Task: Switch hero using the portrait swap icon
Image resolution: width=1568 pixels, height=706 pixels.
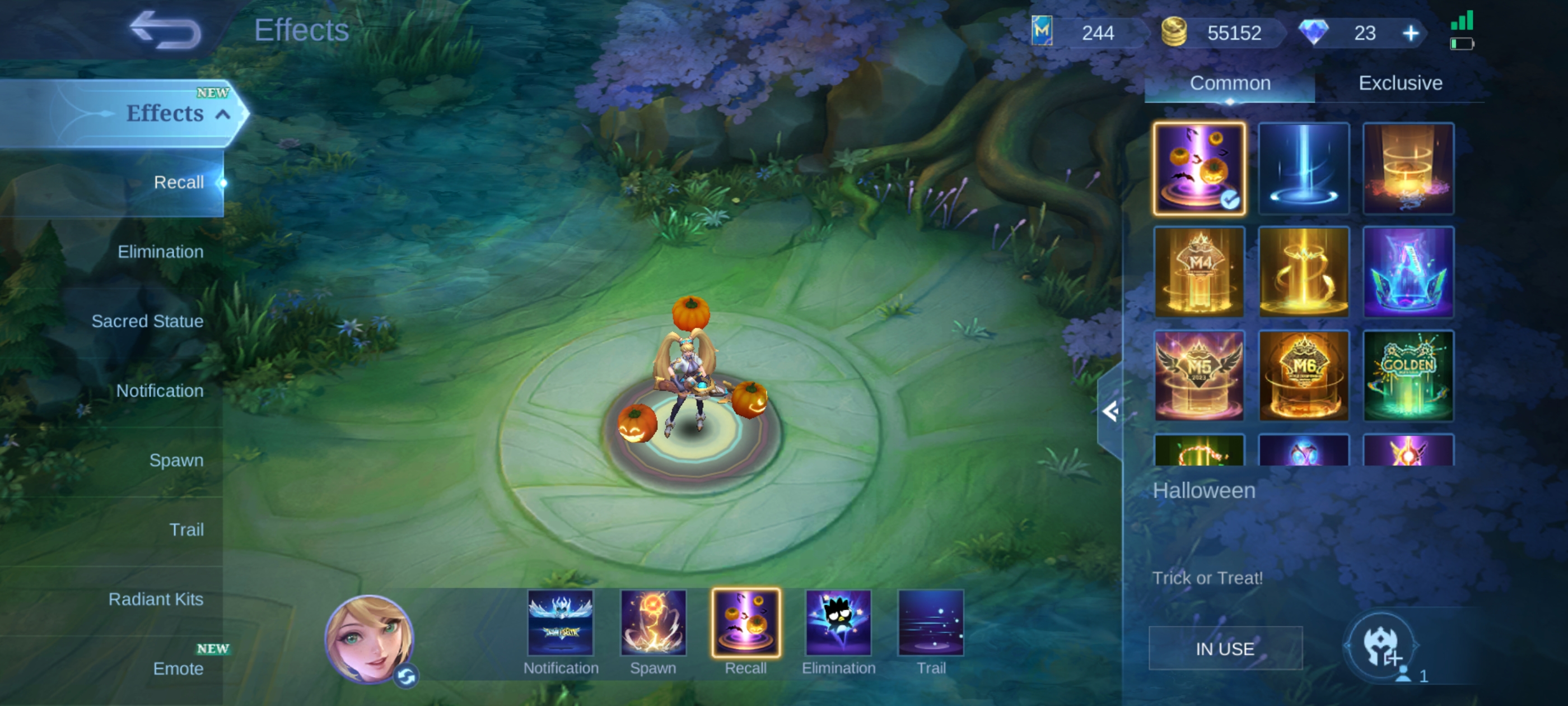Action: [406, 676]
